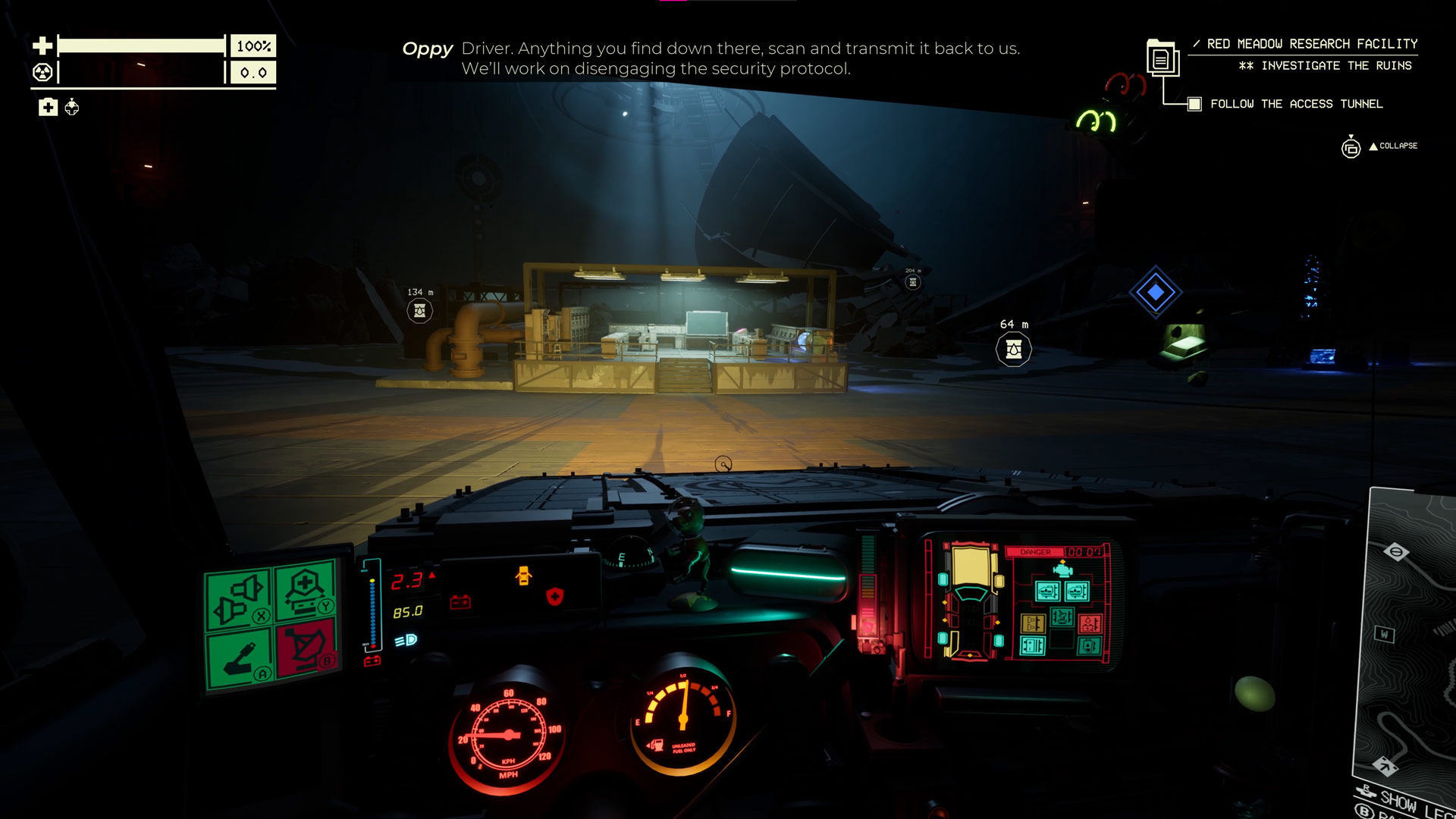Screen dimensions: 1456x819
Task: Use the medkit quick-heal icon
Action: point(48,108)
